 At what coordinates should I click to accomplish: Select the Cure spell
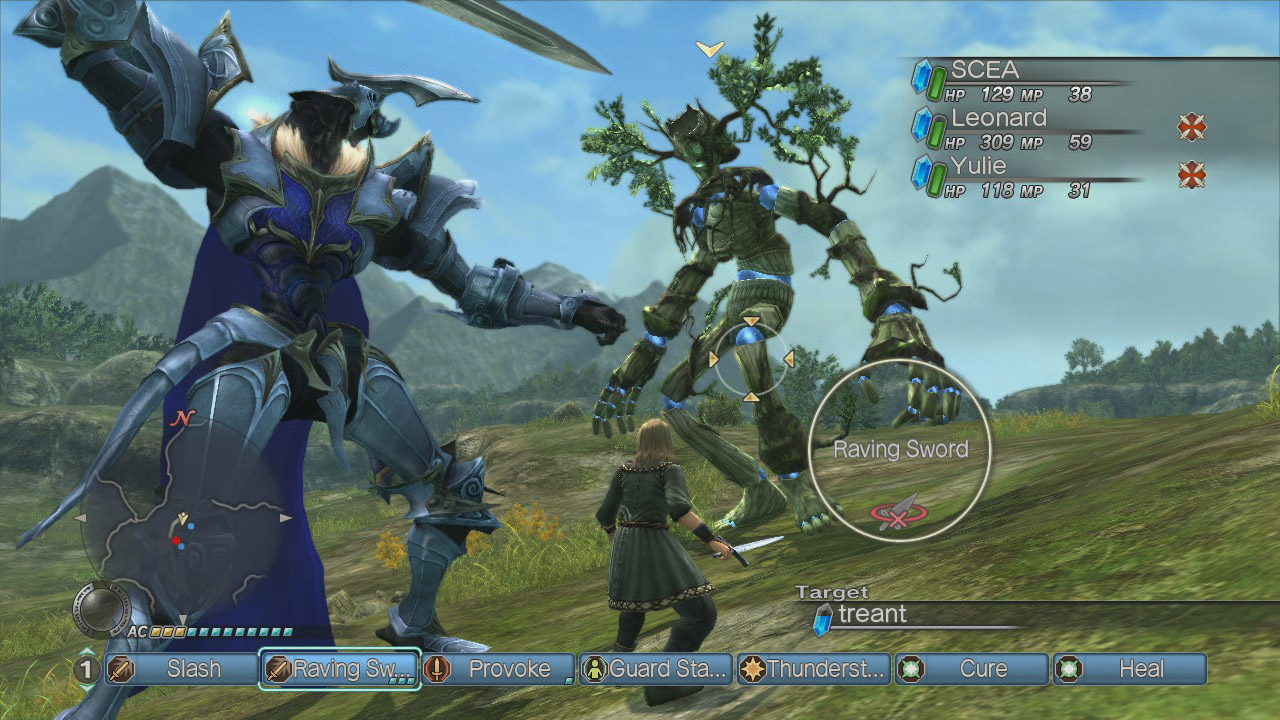(972, 669)
